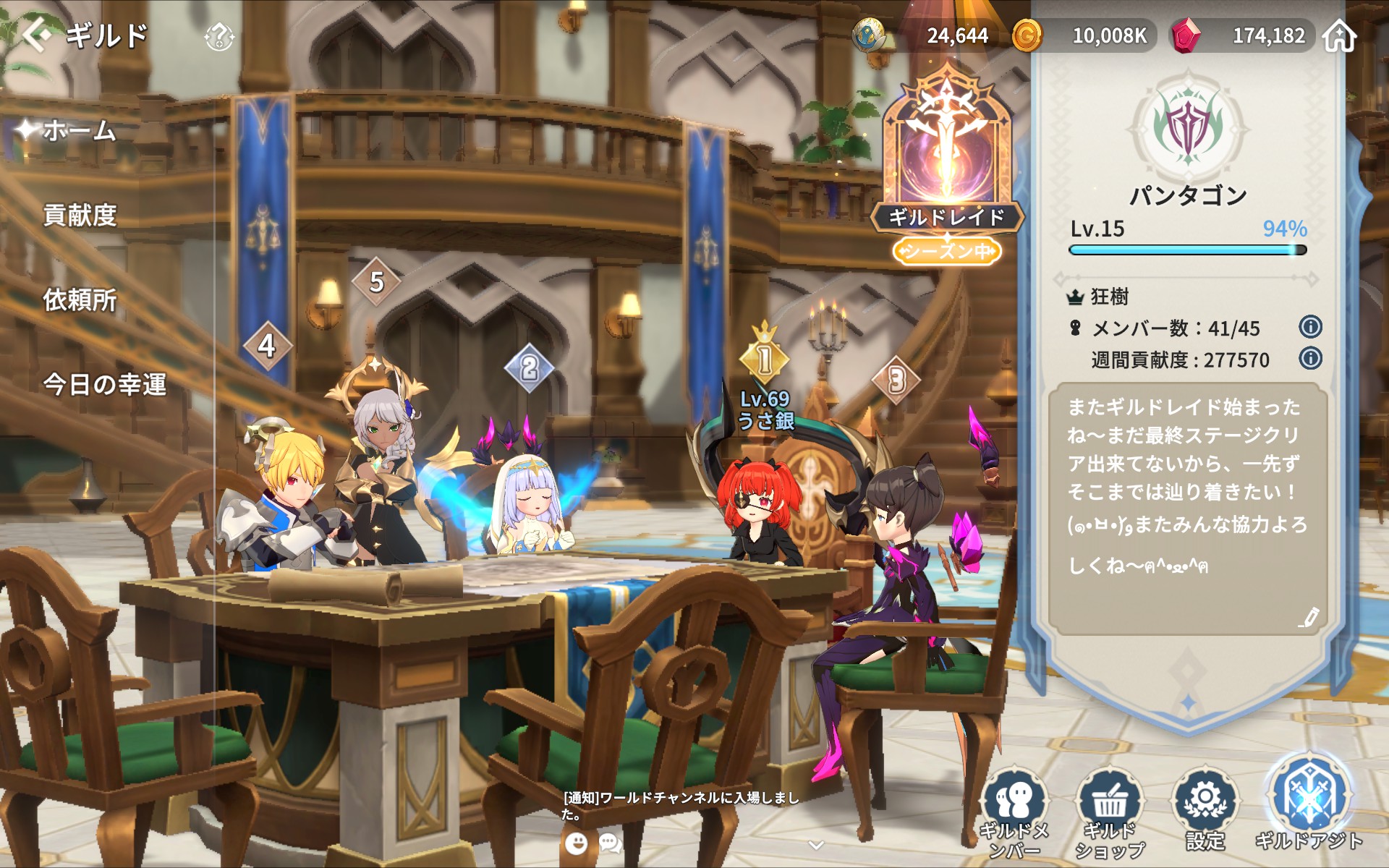Viewport: 1389px width, 868px height.
Task: Open the emoji smiley button
Action: coord(576,843)
